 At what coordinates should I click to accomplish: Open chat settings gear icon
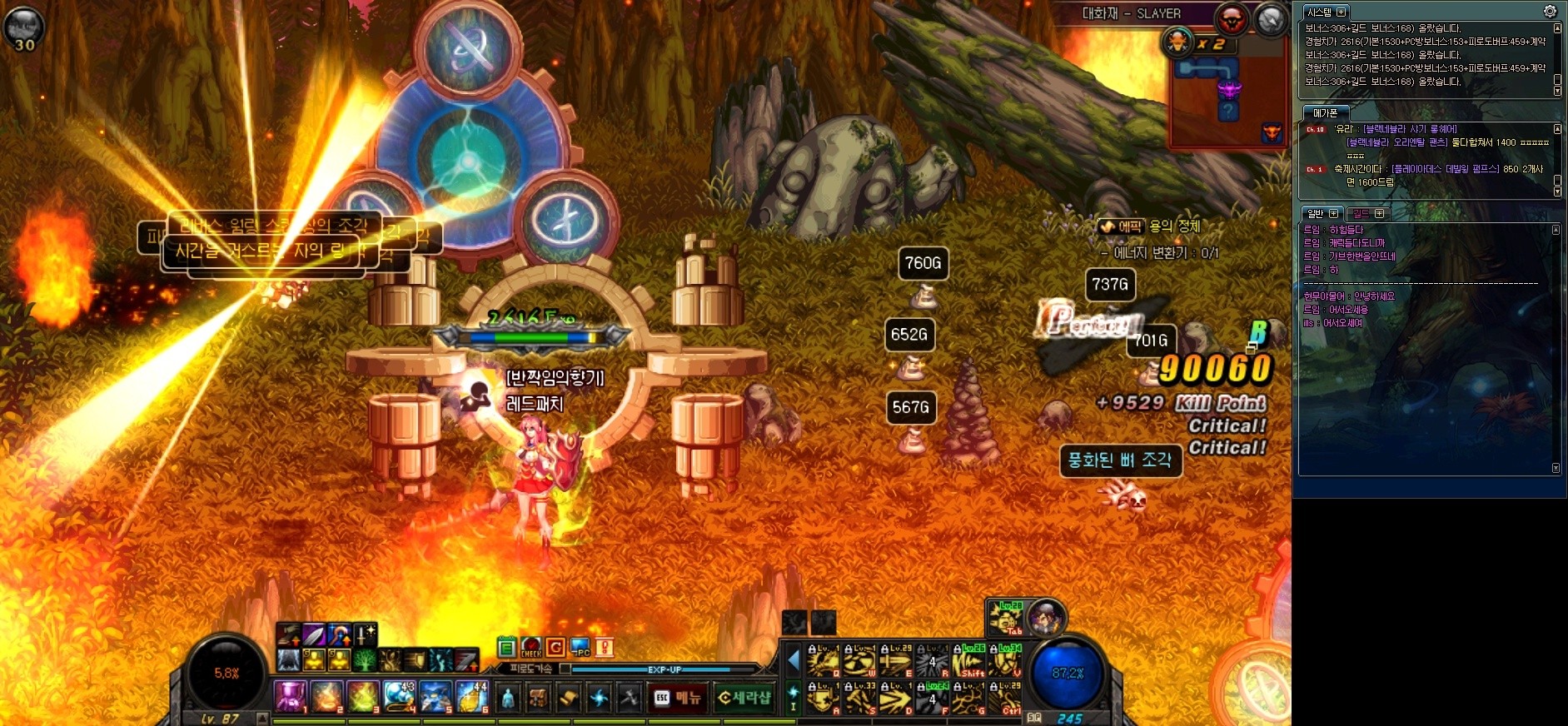[1550, 12]
